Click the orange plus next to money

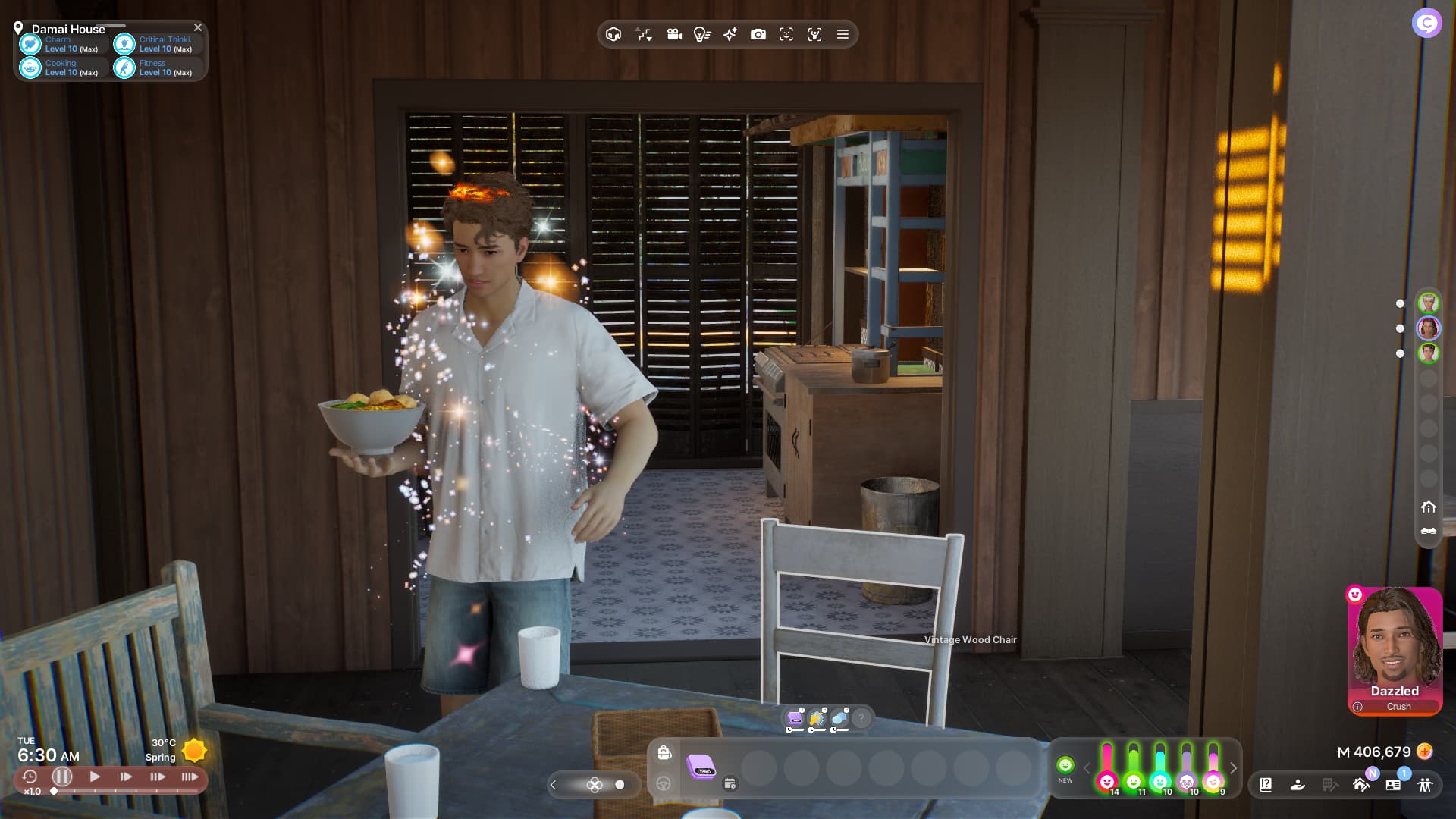click(x=1425, y=752)
